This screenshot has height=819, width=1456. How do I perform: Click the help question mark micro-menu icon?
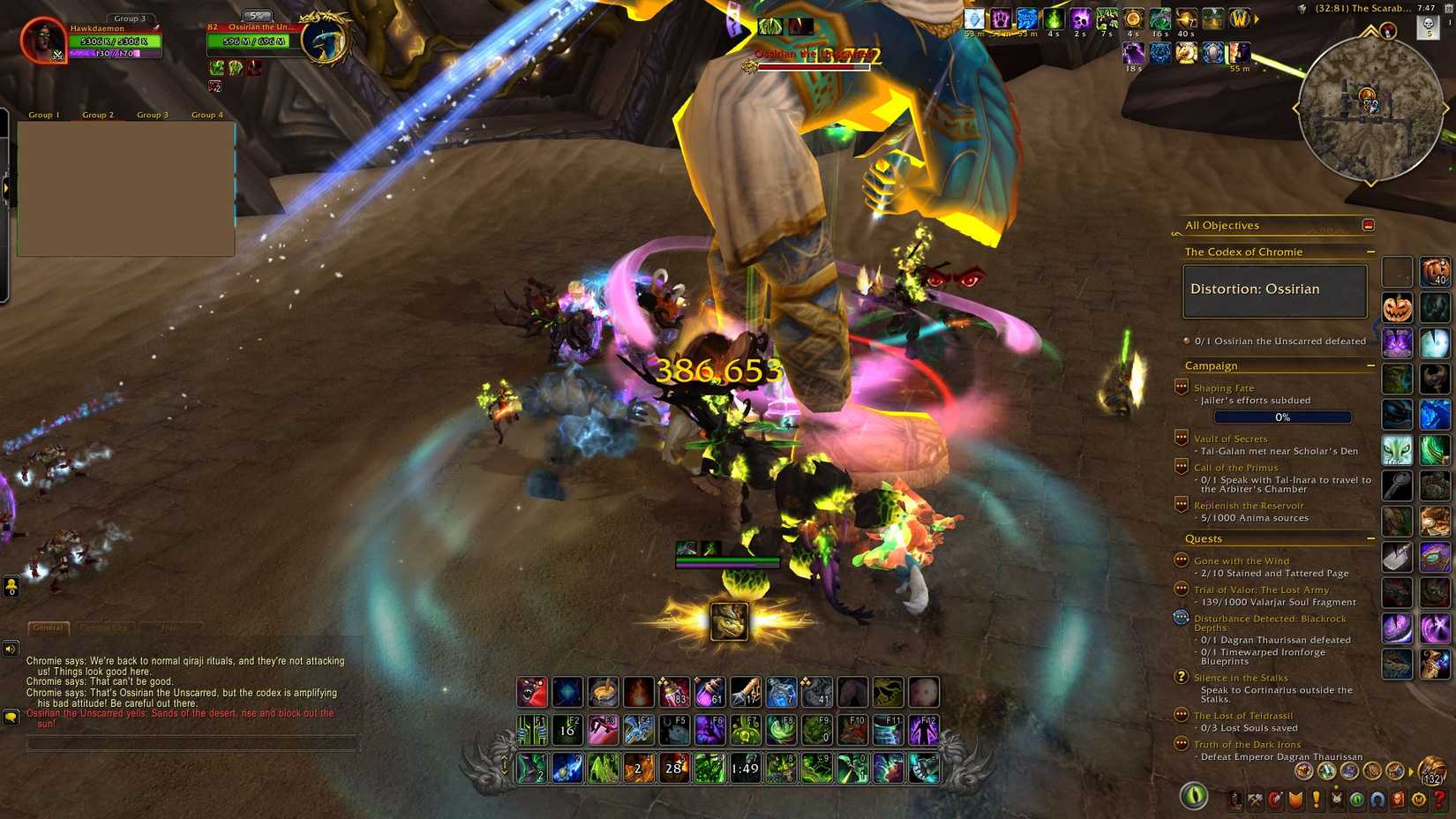click(1439, 800)
